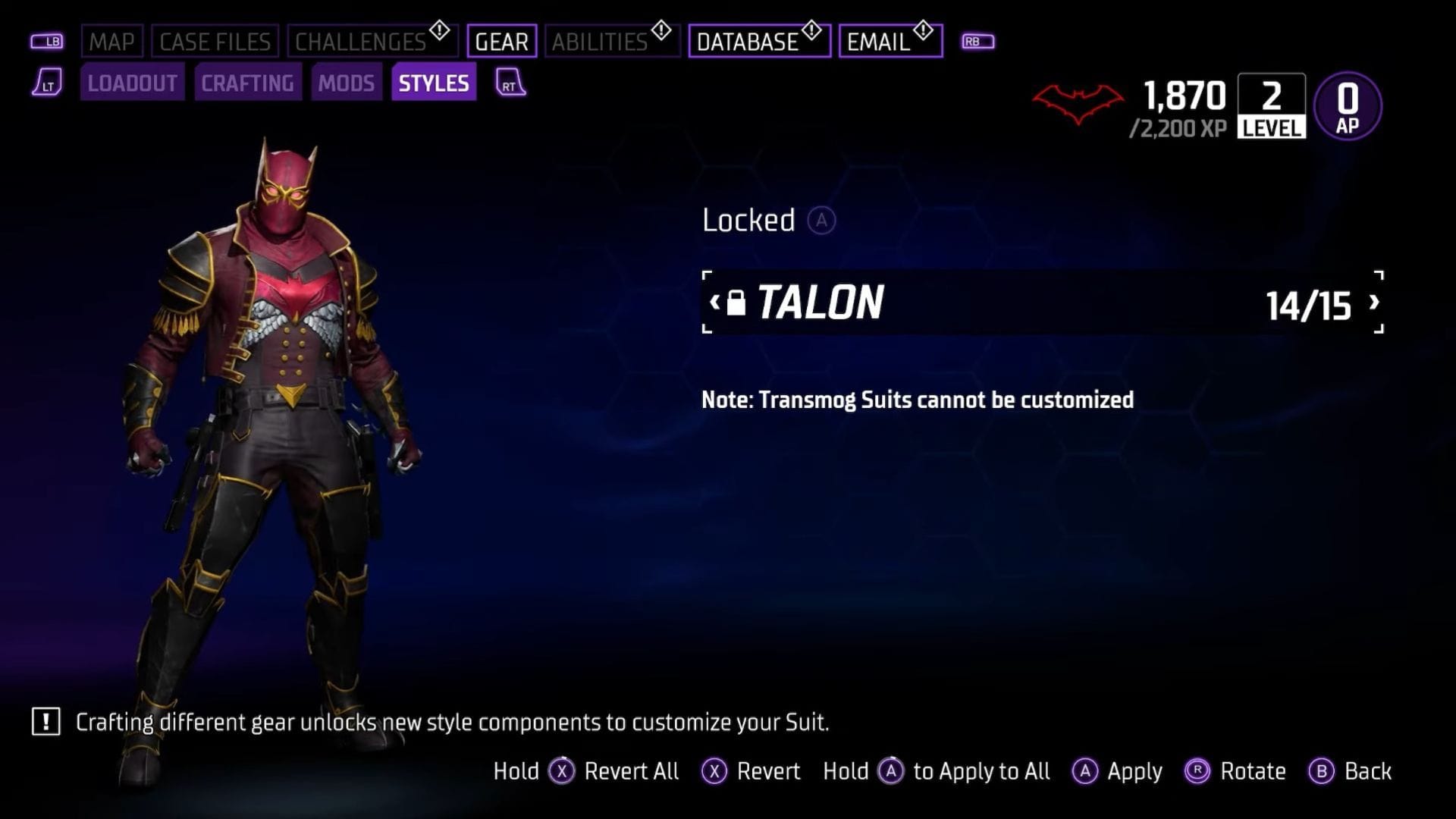Click the LB shoulder button icon
The image size is (1456, 819).
(x=47, y=40)
